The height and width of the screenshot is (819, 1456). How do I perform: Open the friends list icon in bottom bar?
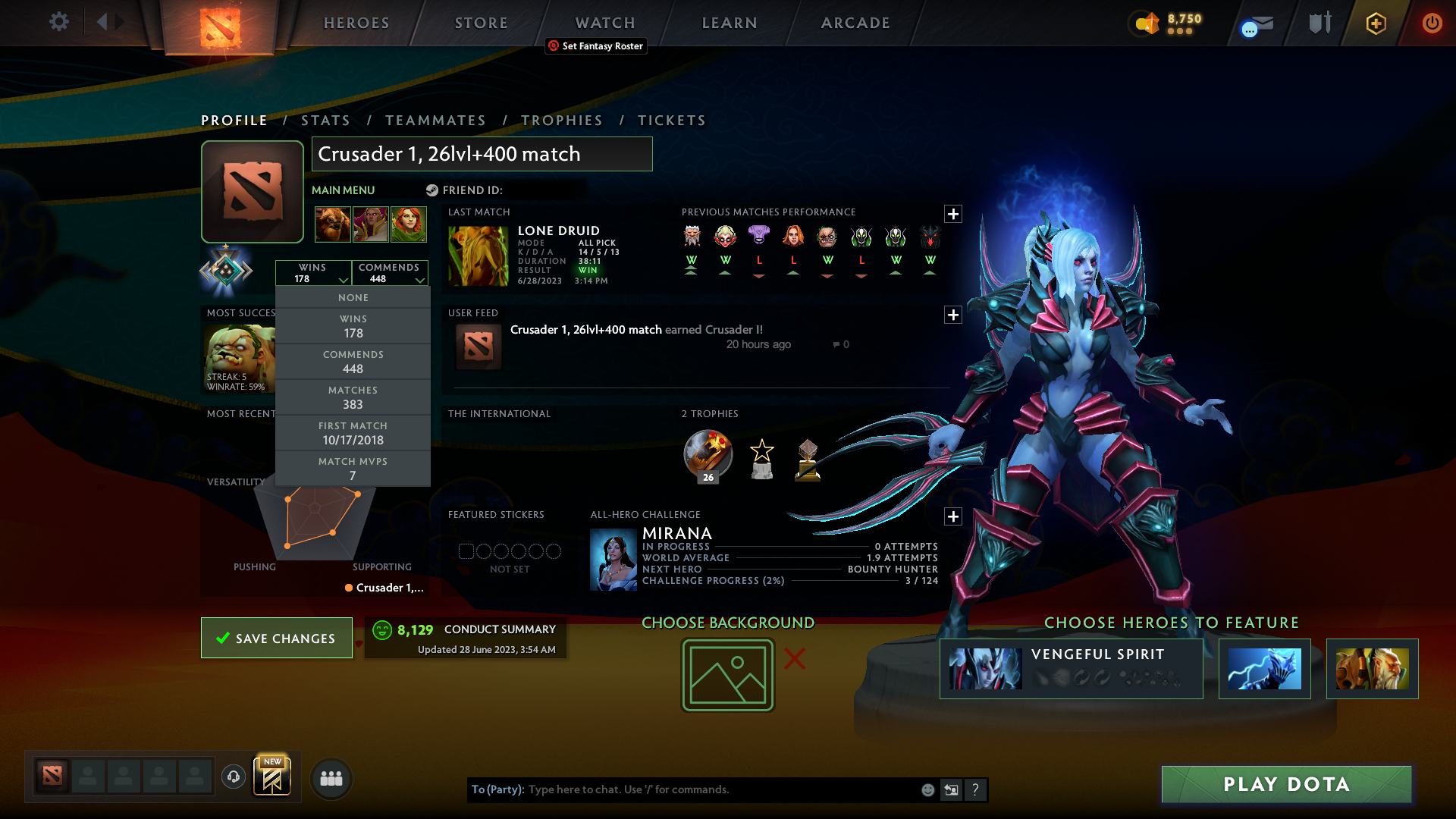pyautogui.click(x=331, y=778)
